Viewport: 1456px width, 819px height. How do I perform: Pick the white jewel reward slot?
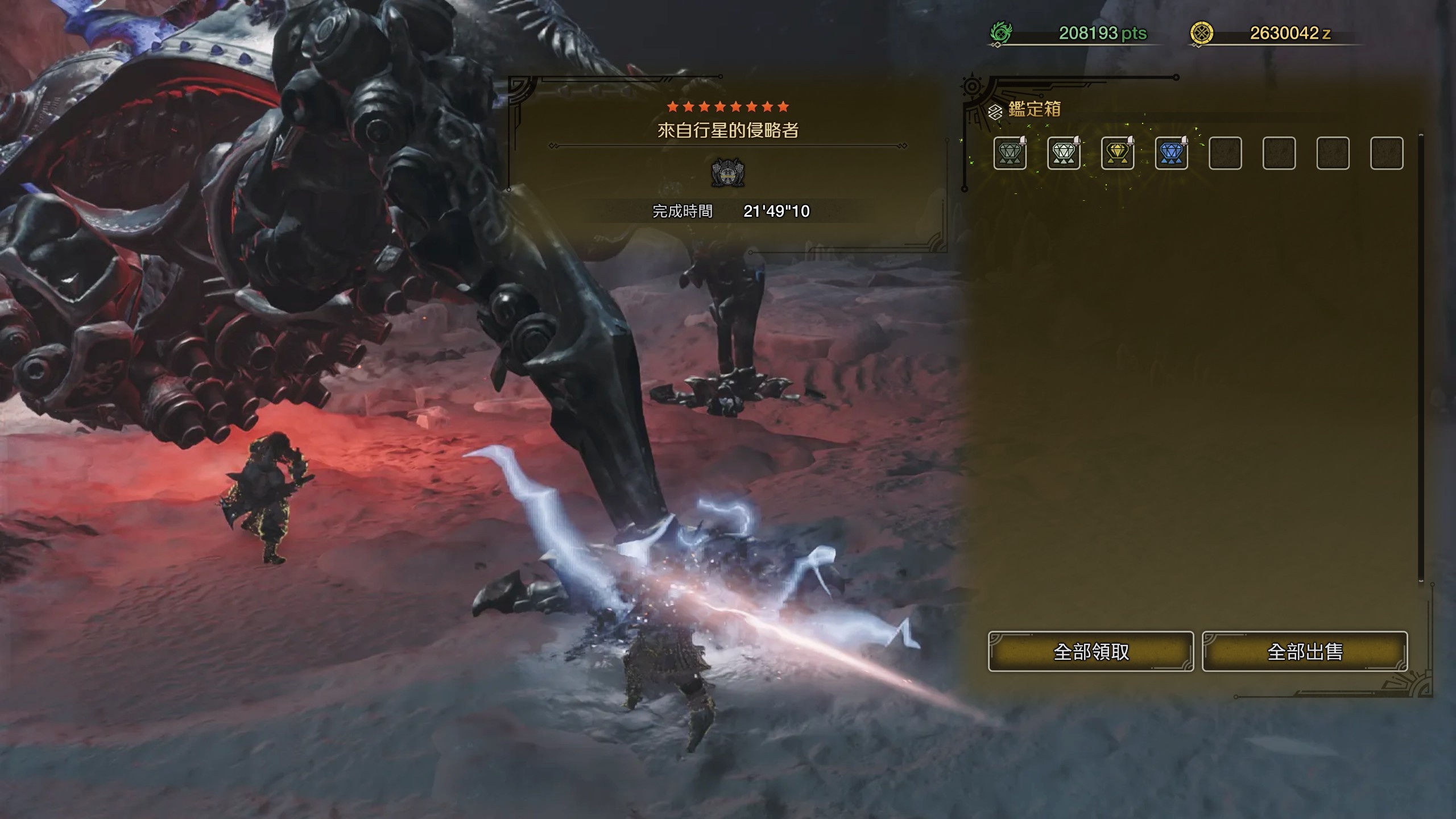click(1064, 153)
